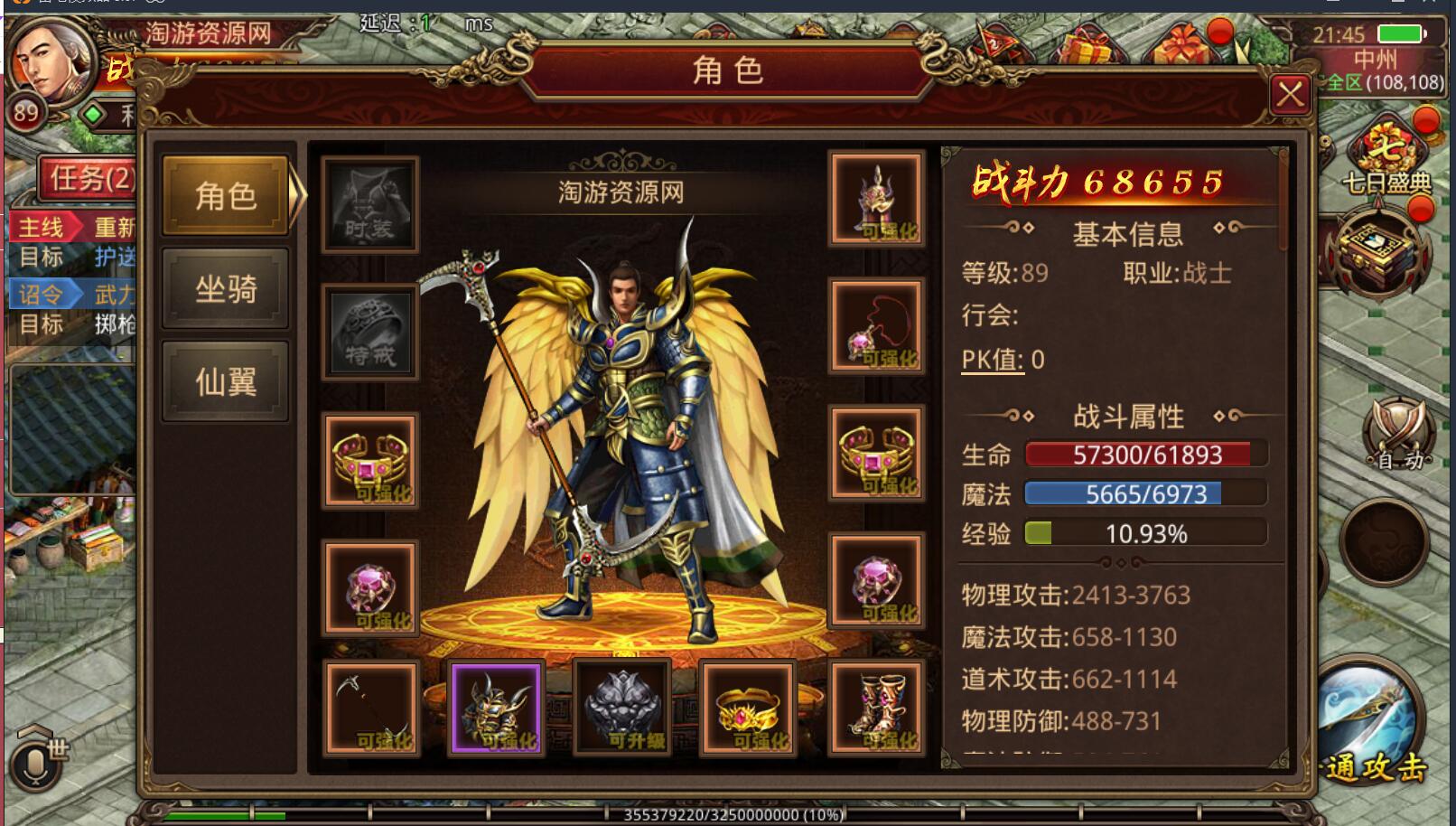Open the 时装 fashion equipment slot
This screenshot has height=826, width=1456.
pos(369,203)
